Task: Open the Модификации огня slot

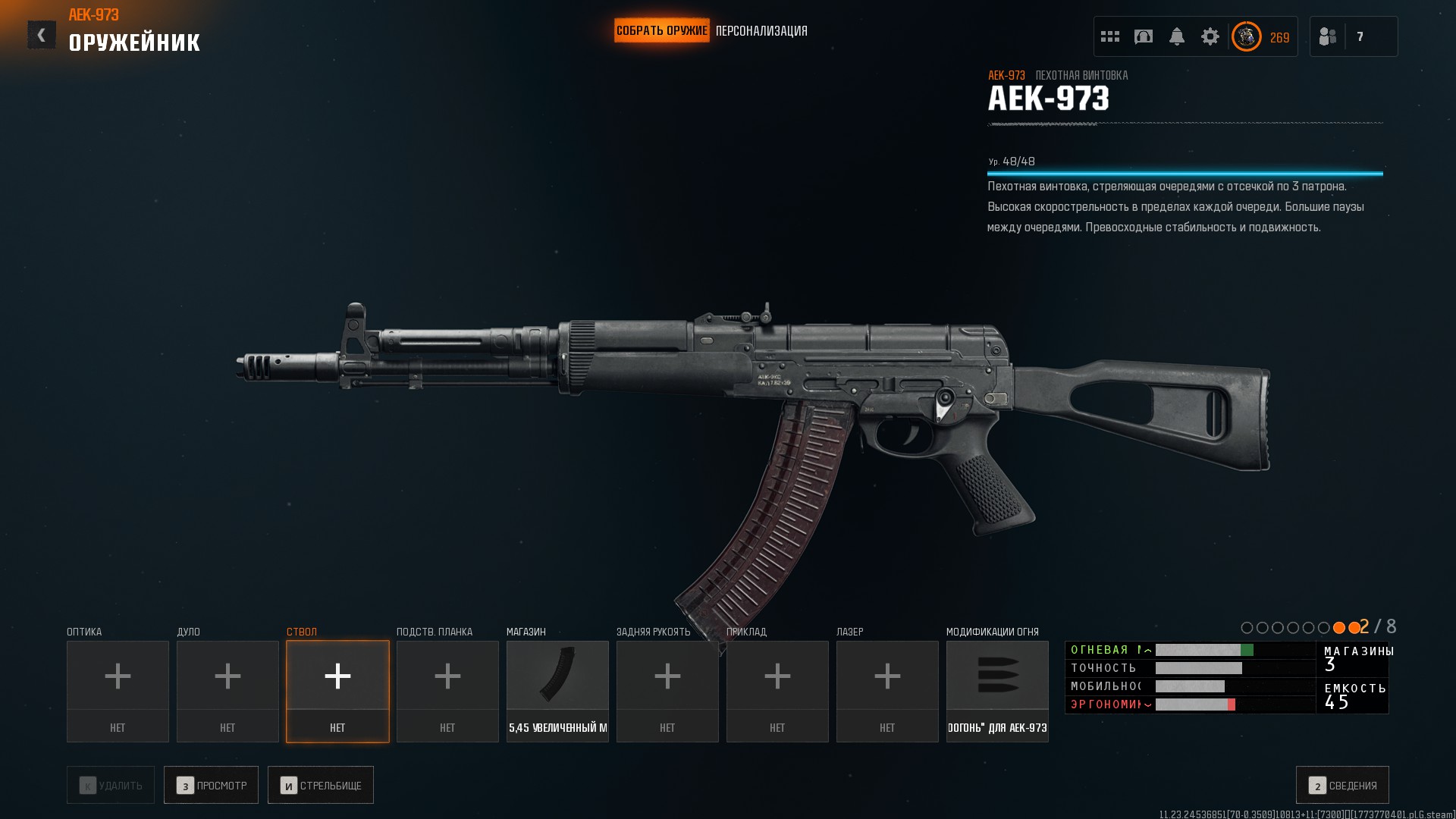Action: click(997, 691)
